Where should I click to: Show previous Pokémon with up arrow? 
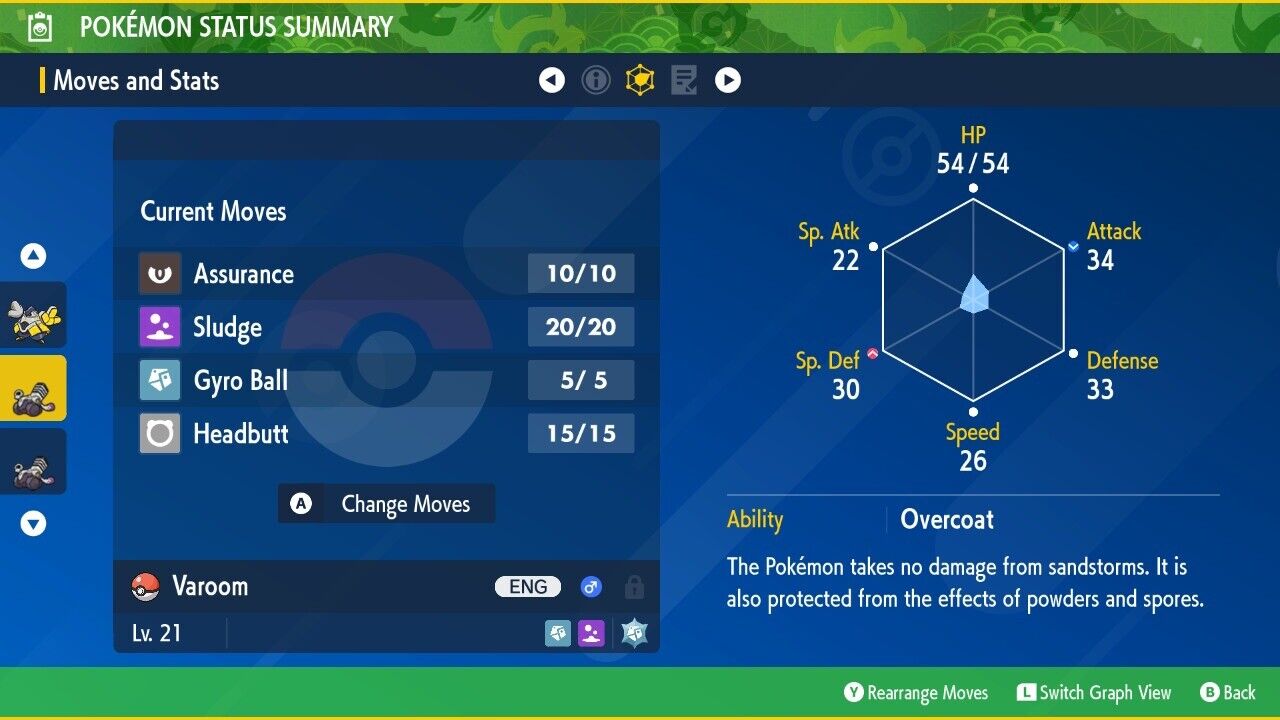[33, 257]
